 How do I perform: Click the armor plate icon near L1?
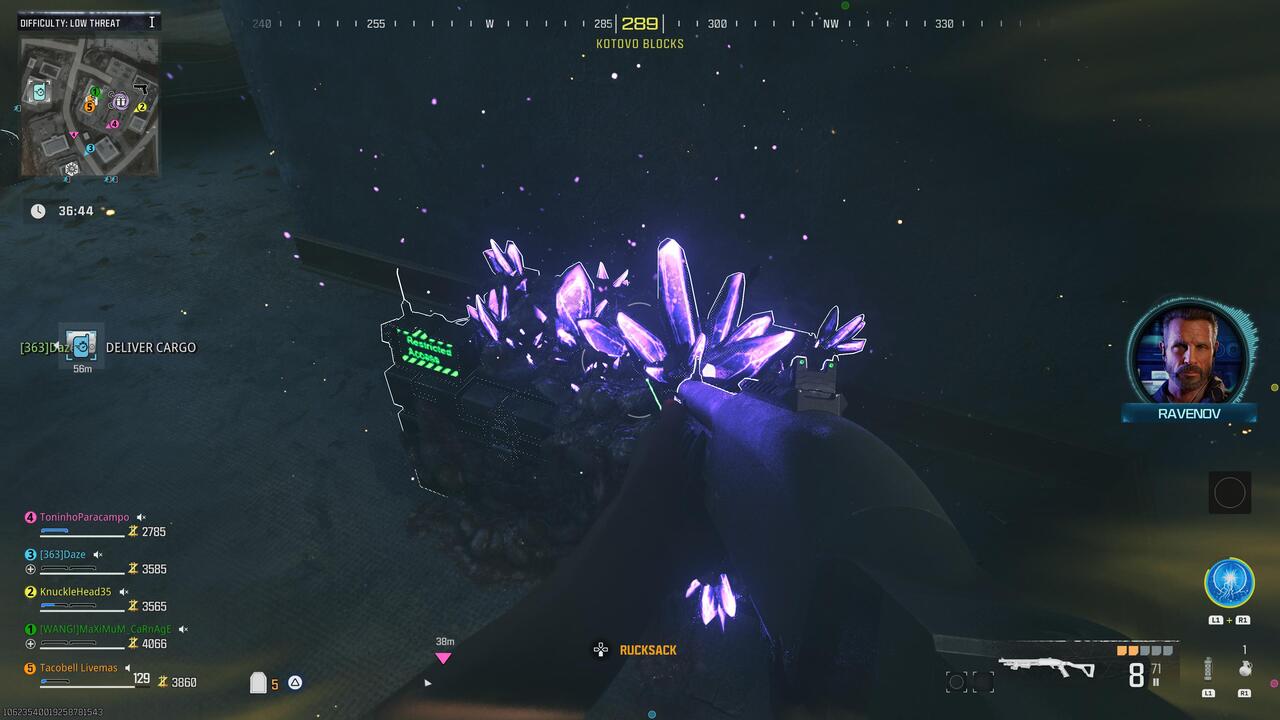(1208, 667)
